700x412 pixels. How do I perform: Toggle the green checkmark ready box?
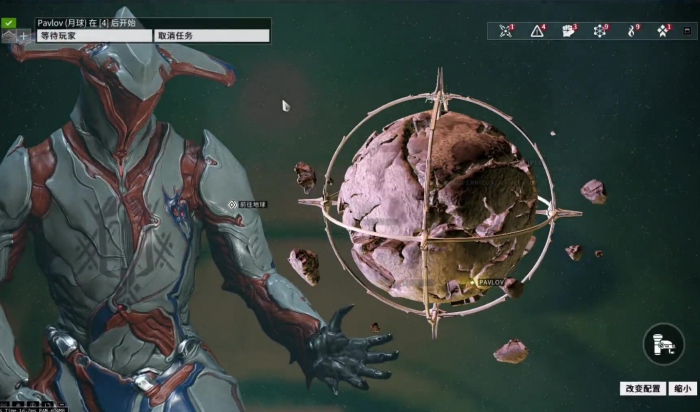point(8,22)
